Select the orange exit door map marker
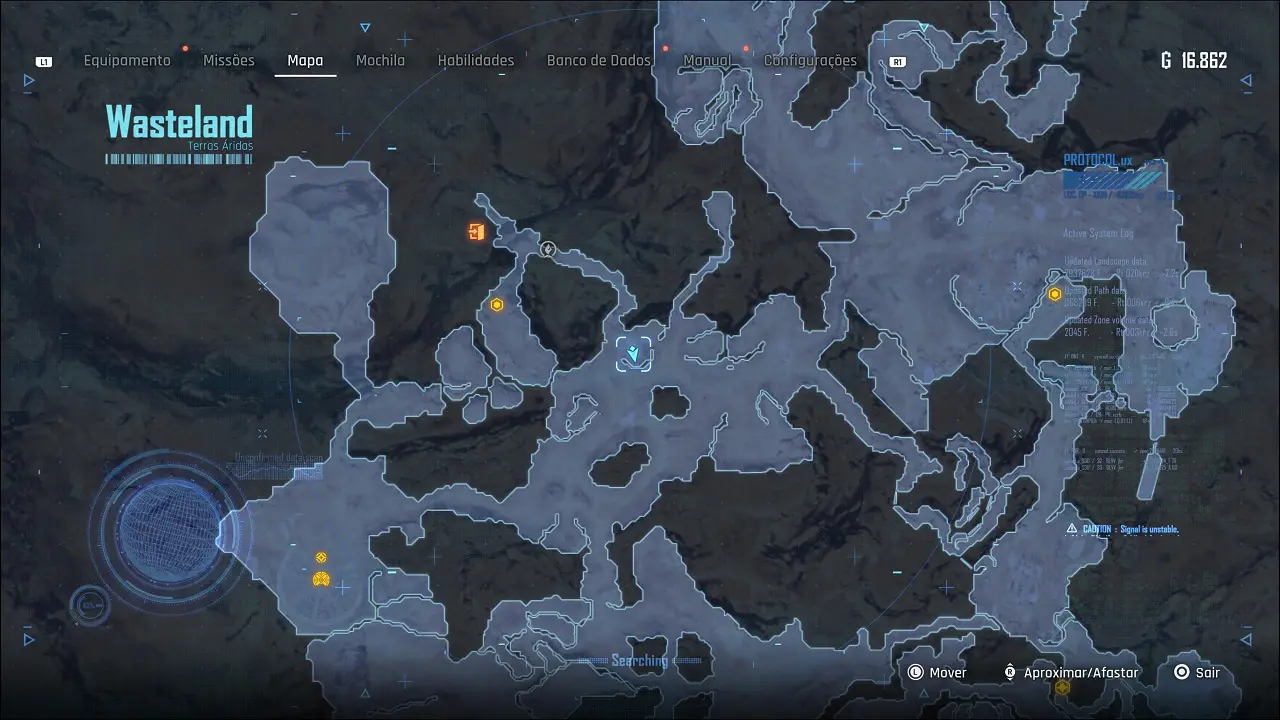This screenshot has width=1280, height=720. [x=476, y=233]
